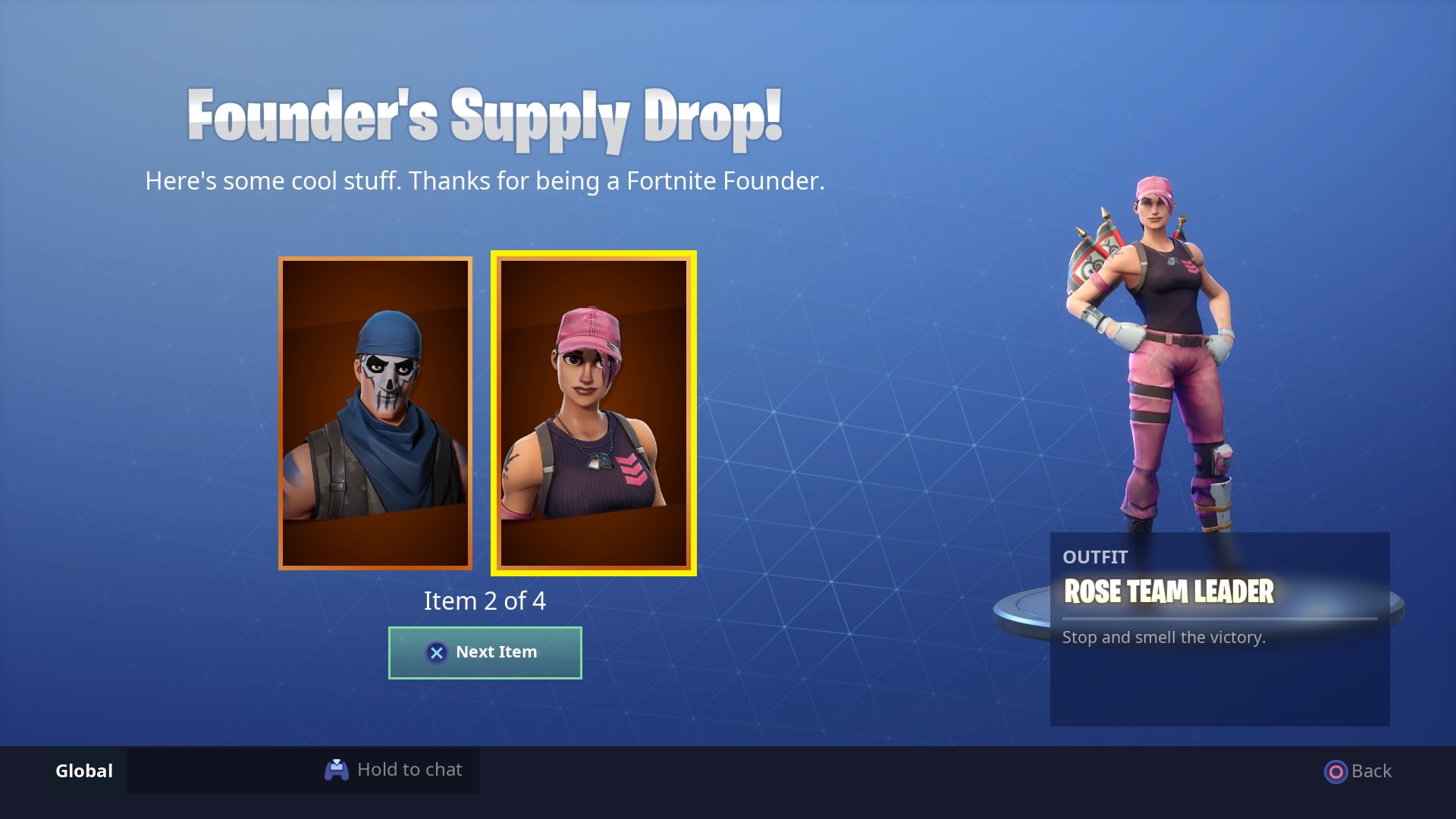Click the OUTFIT label in the info panel
1456x819 pixels.
(x=1094, y=557)
